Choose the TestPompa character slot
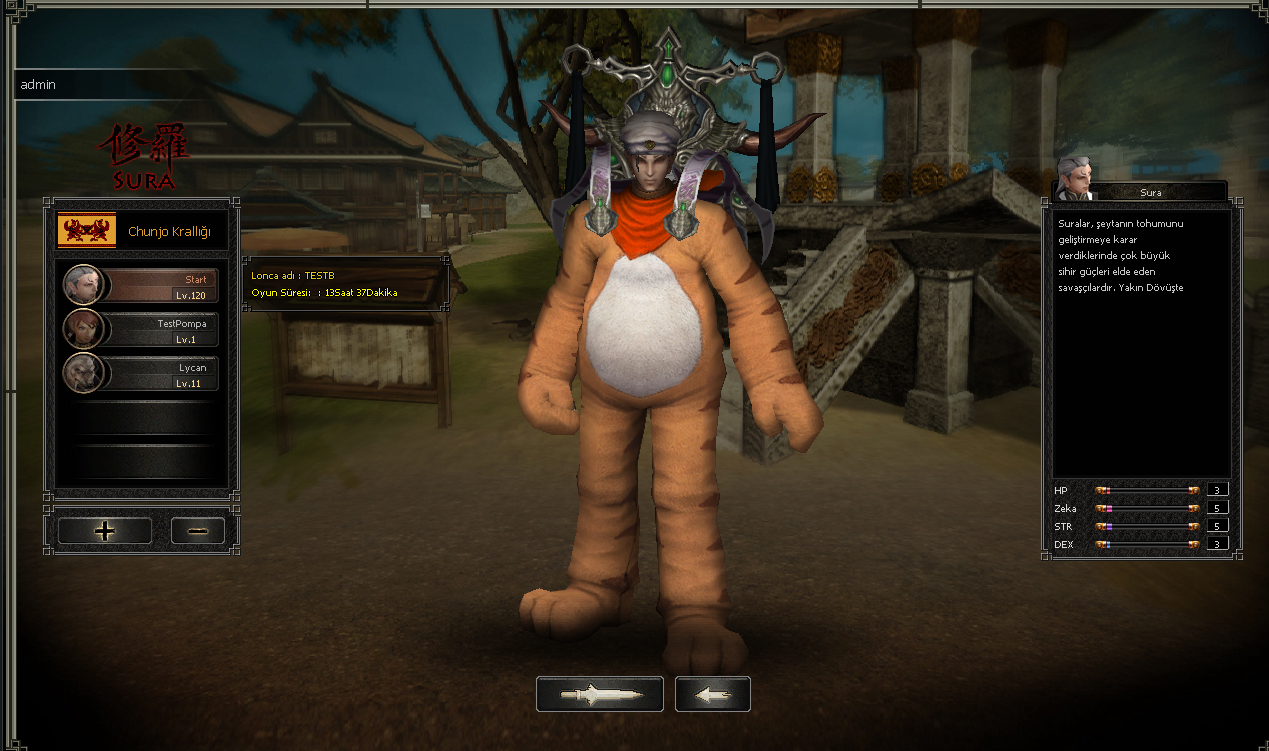Screen dimensions: 1269x751 [x=141, y=329]
